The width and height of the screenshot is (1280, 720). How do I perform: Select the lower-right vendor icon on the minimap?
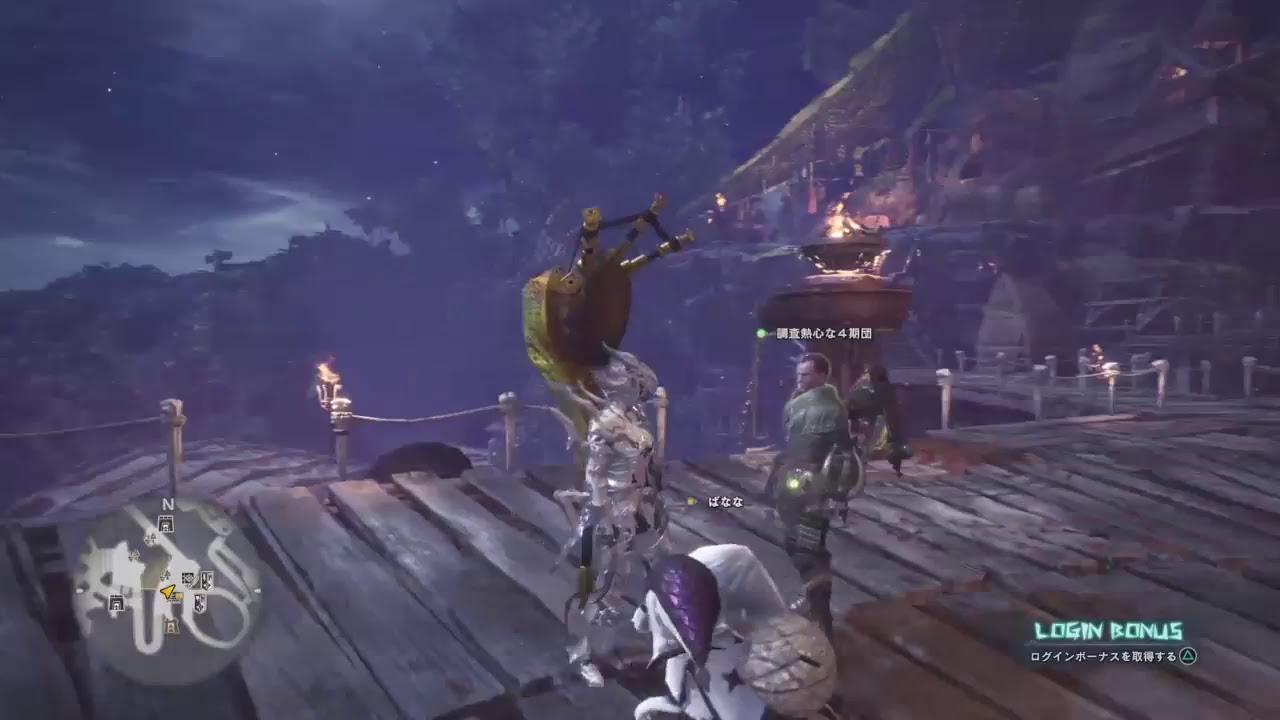click(x=199, y=602)
